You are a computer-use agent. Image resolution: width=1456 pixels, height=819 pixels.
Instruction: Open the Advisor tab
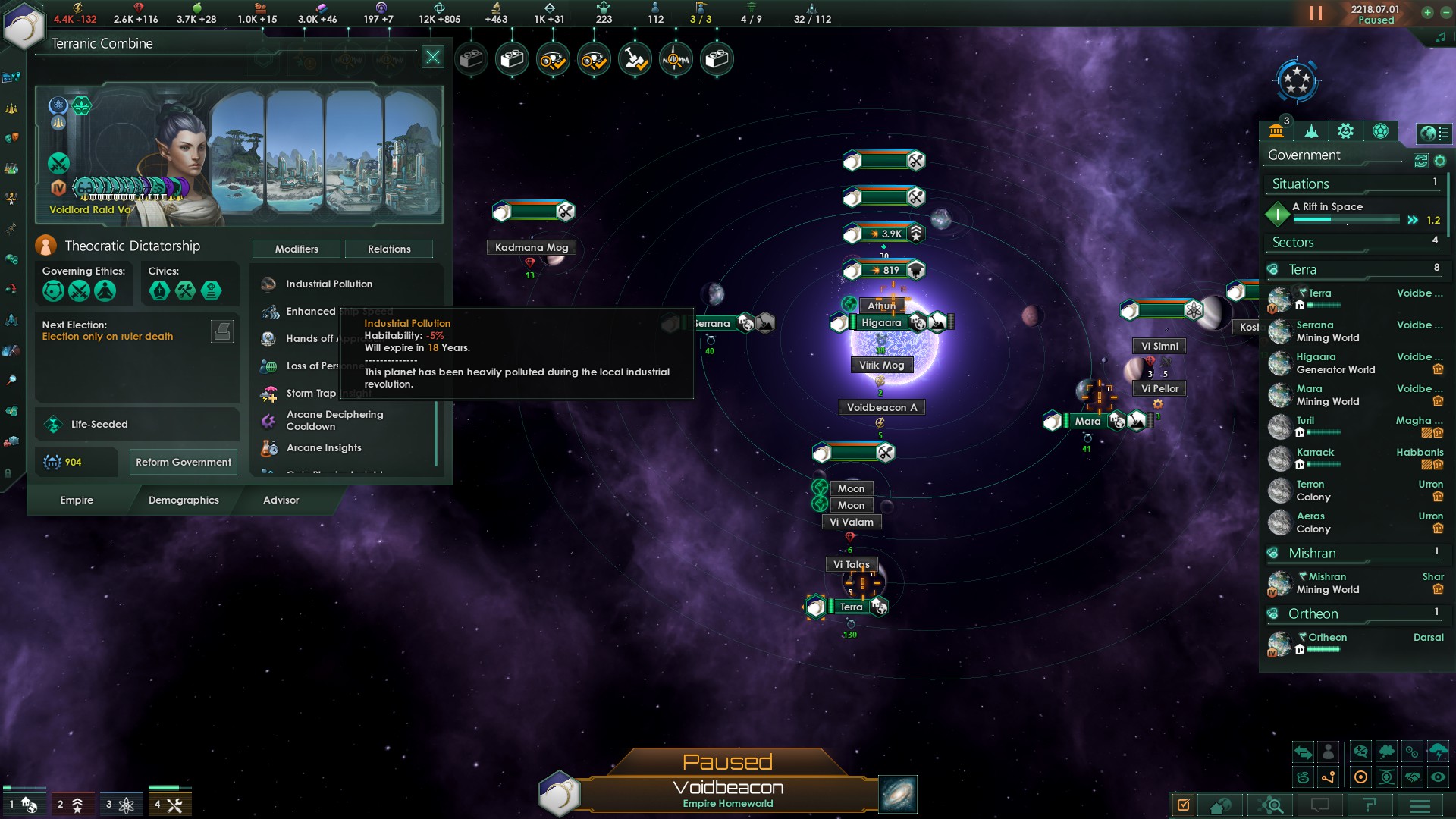click(281, 500)
